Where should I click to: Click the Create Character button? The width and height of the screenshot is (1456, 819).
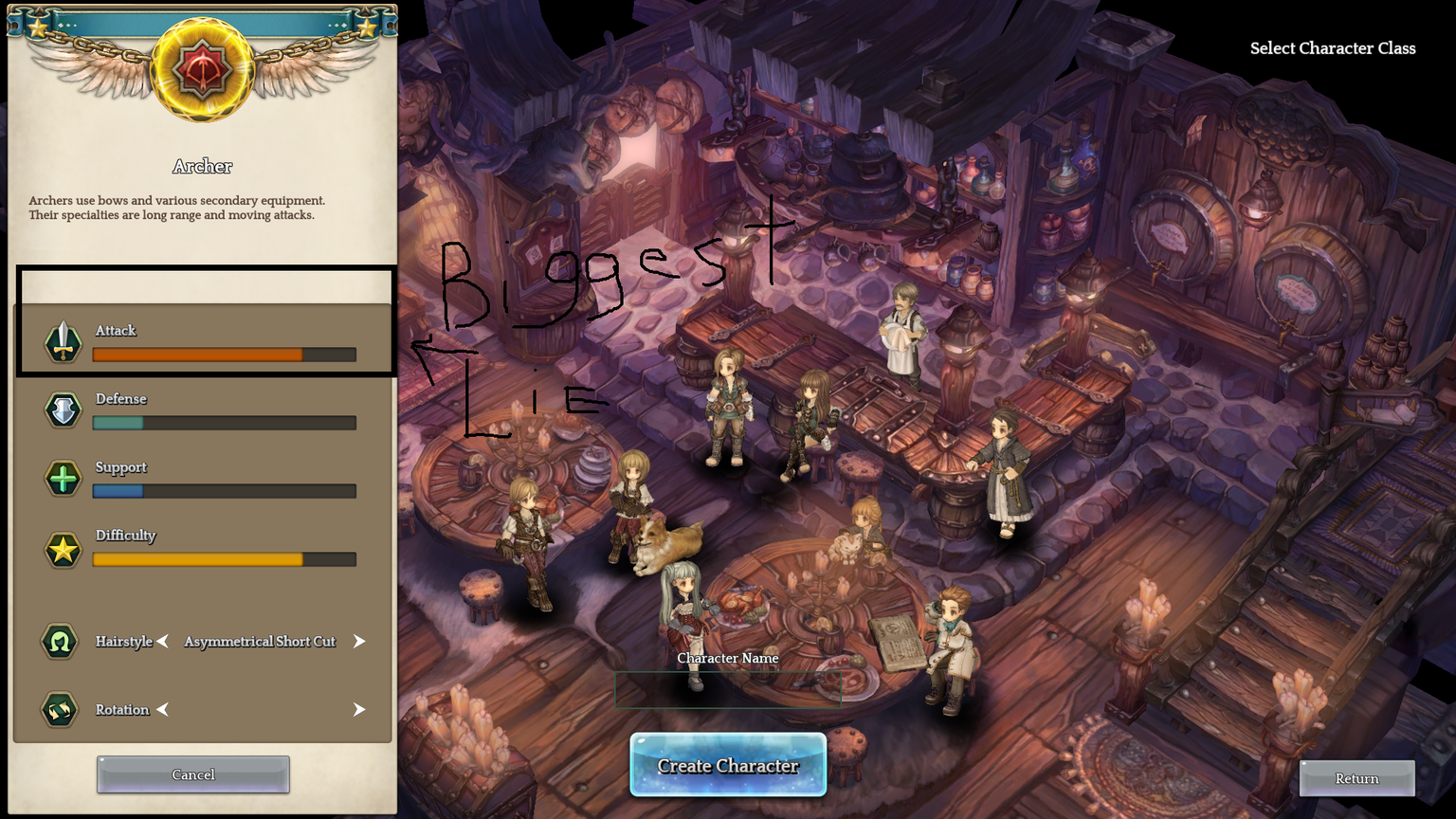pos(728,765)
